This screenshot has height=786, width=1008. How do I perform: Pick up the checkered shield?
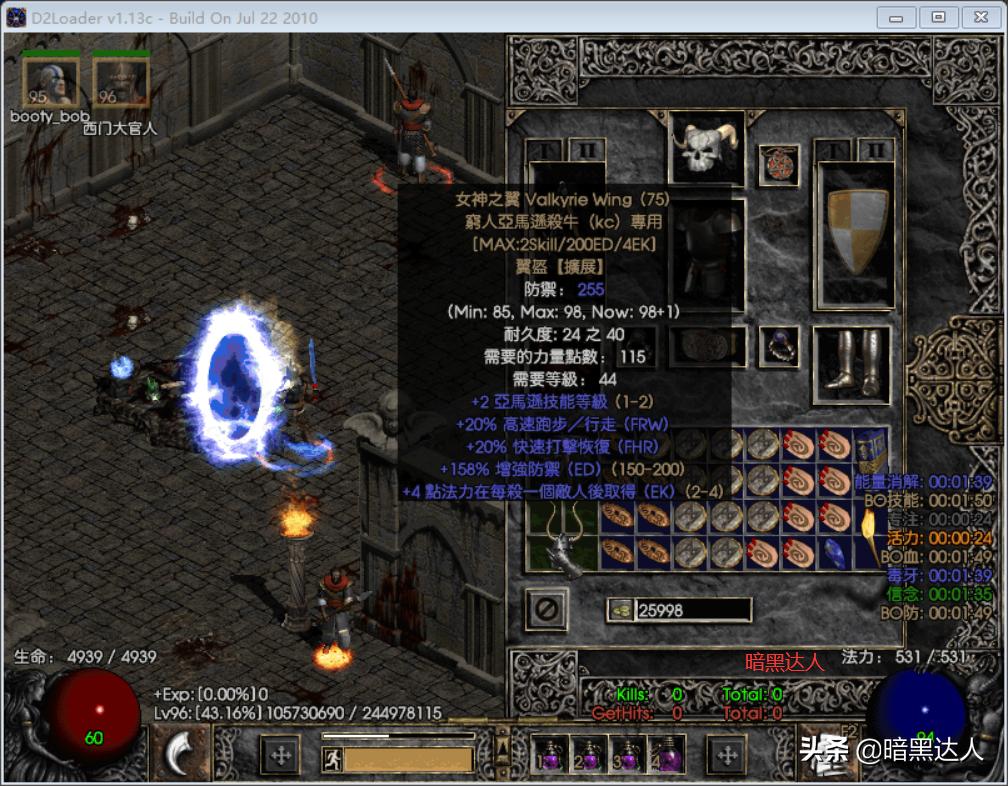coord(857,231)
